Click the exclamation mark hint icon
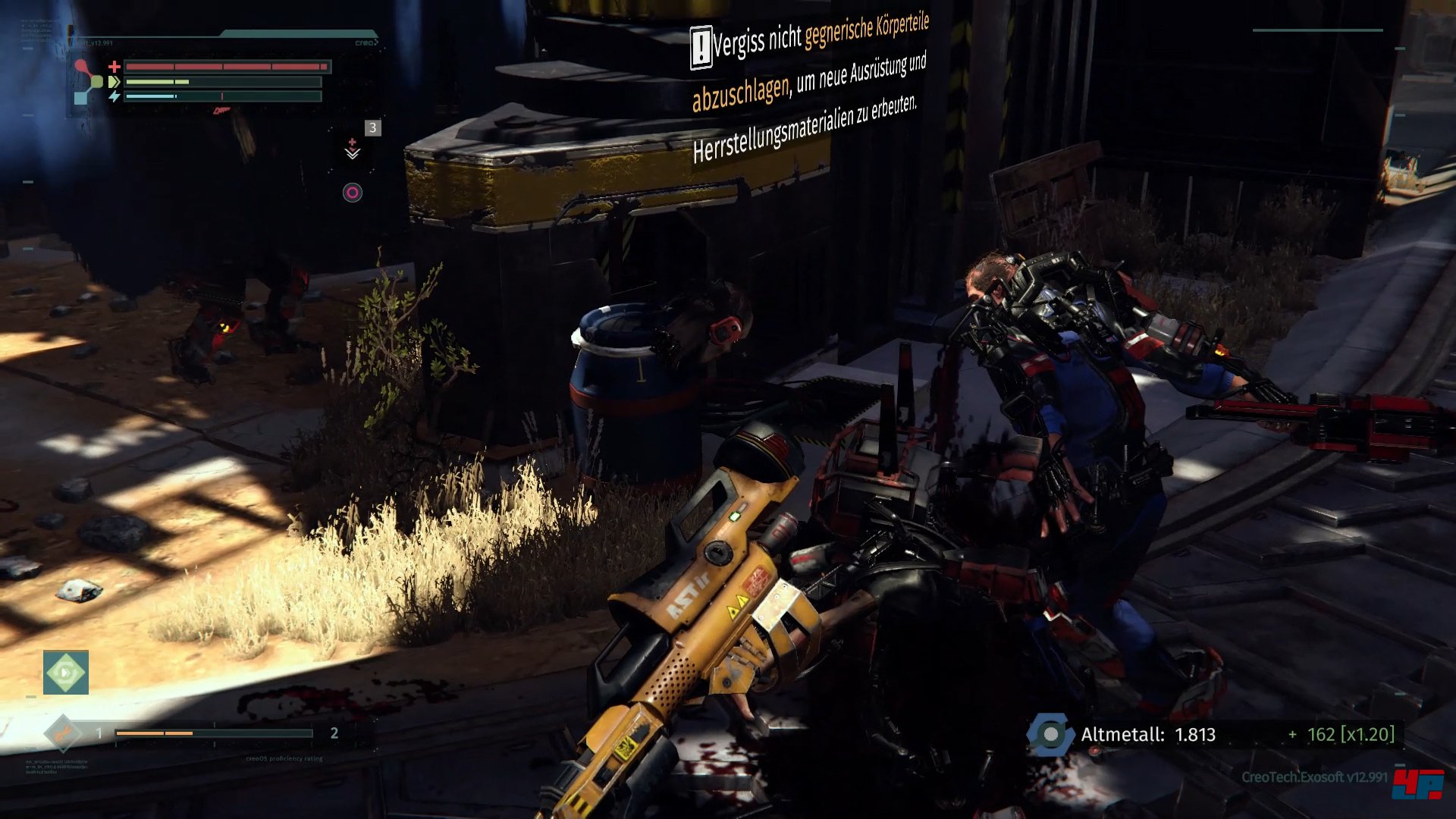 pyautogui.click(x=701, y=48)
